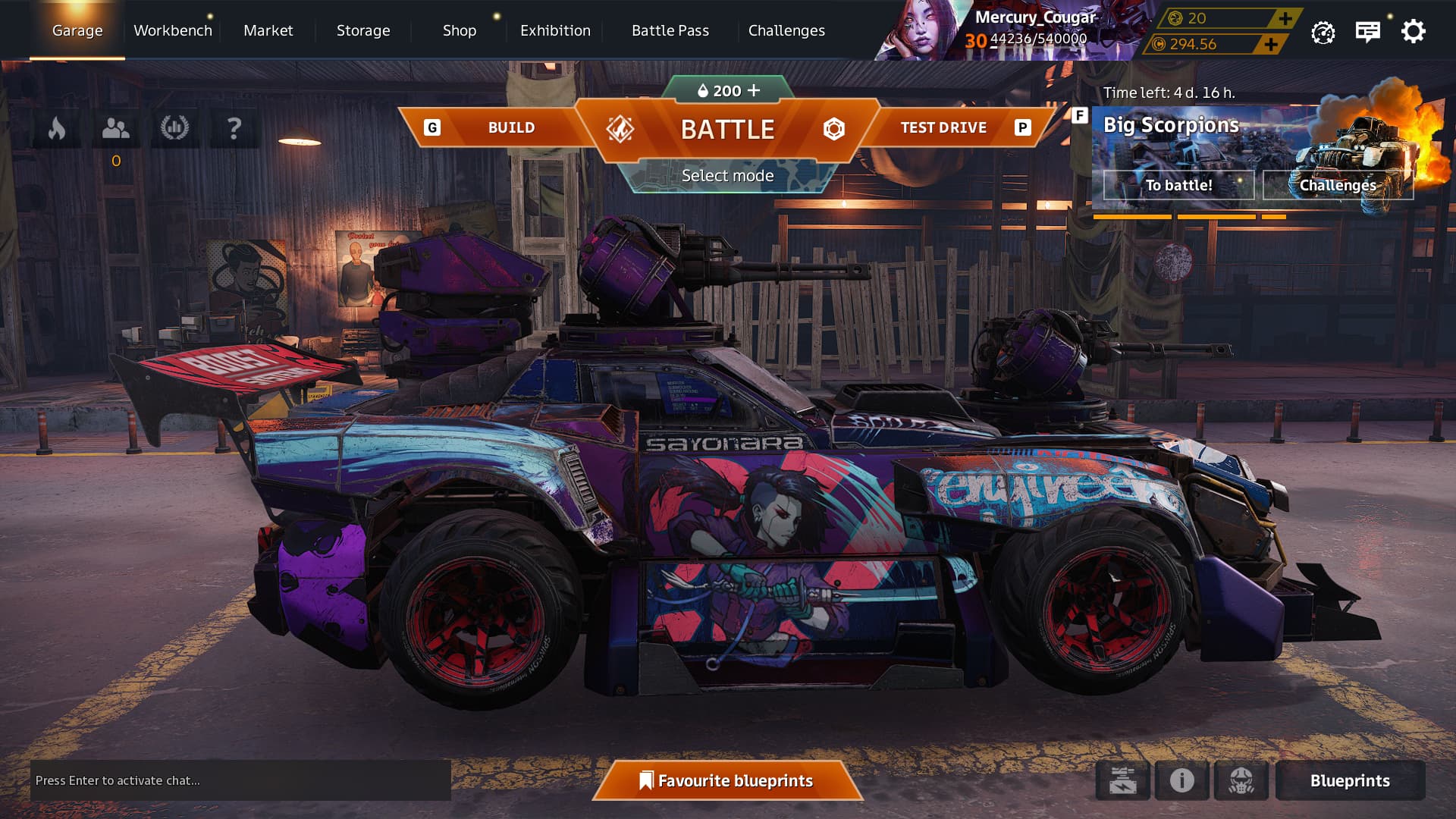Open Favourite blueprints
The width and height of the screenshot is (1456, 819).
tap(727, 780)
